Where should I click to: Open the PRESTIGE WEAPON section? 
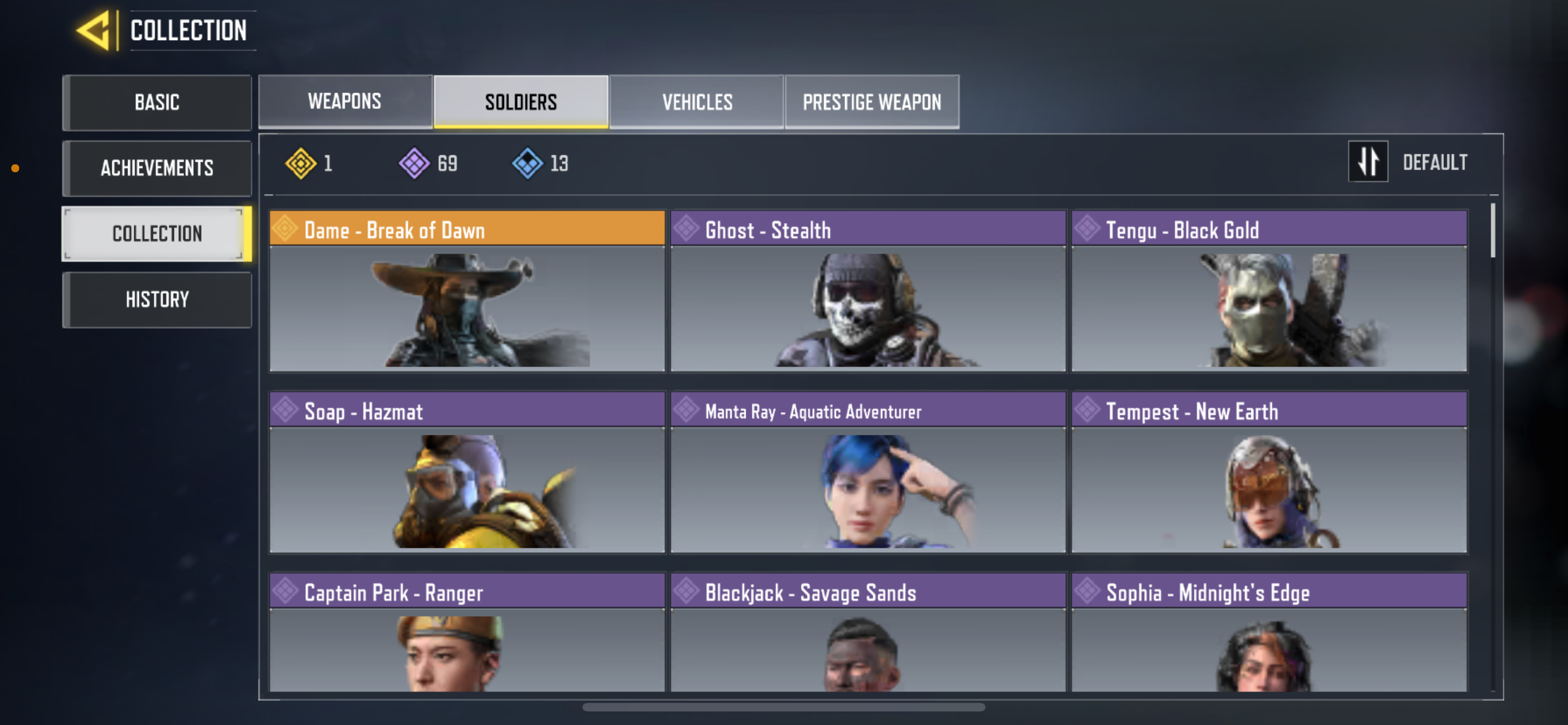click(x=871, y=101)
